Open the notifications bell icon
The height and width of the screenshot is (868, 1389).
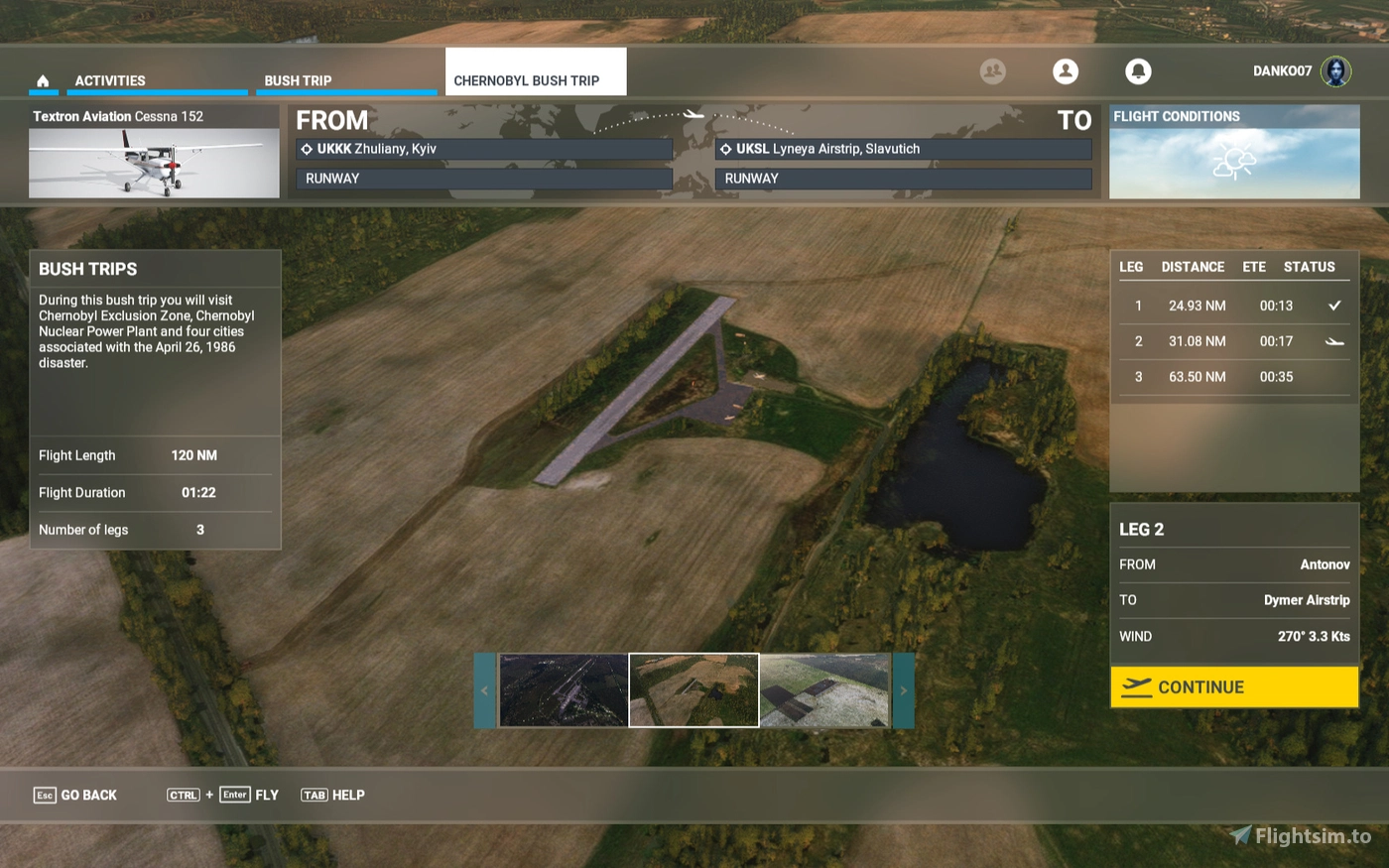click(1138, 71)
